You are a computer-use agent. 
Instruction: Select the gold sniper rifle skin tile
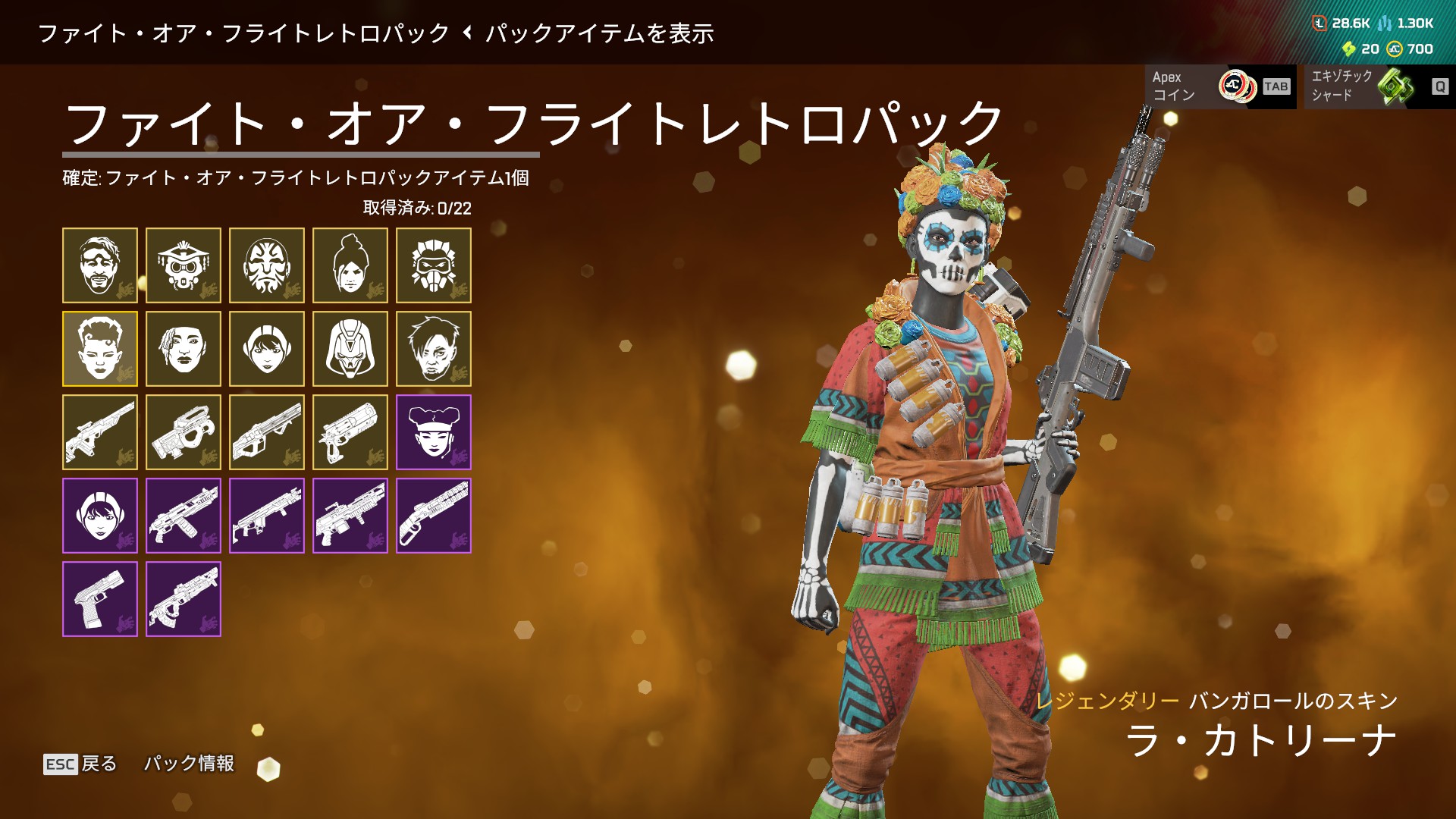coord(100,432)
